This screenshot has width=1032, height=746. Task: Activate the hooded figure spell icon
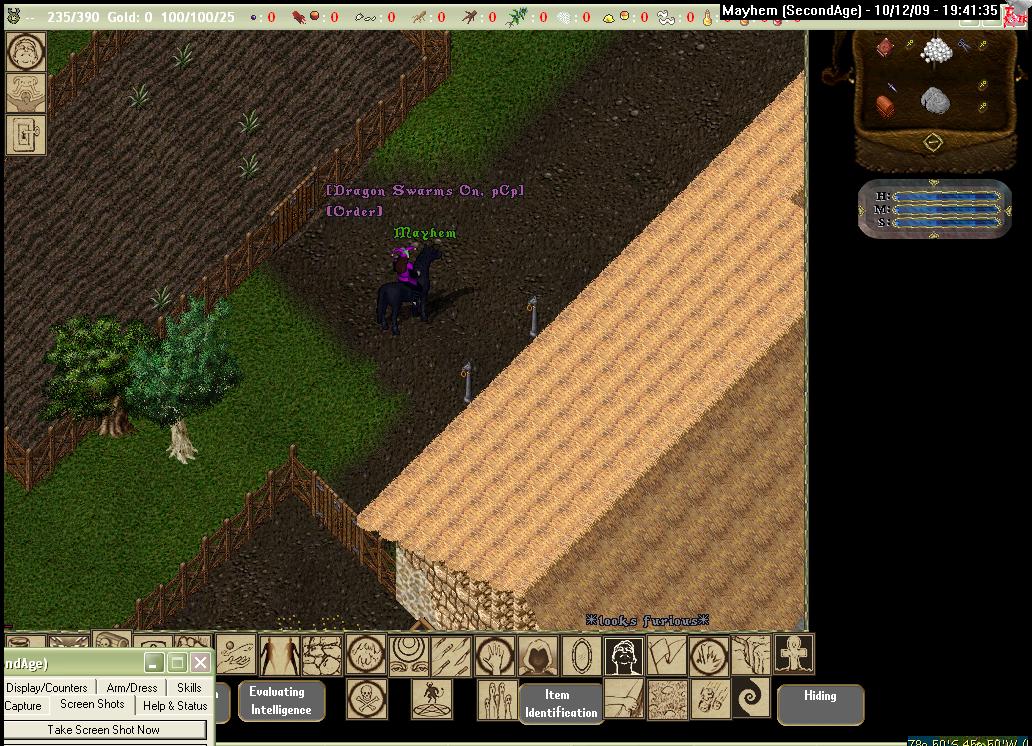pos(538,656)
